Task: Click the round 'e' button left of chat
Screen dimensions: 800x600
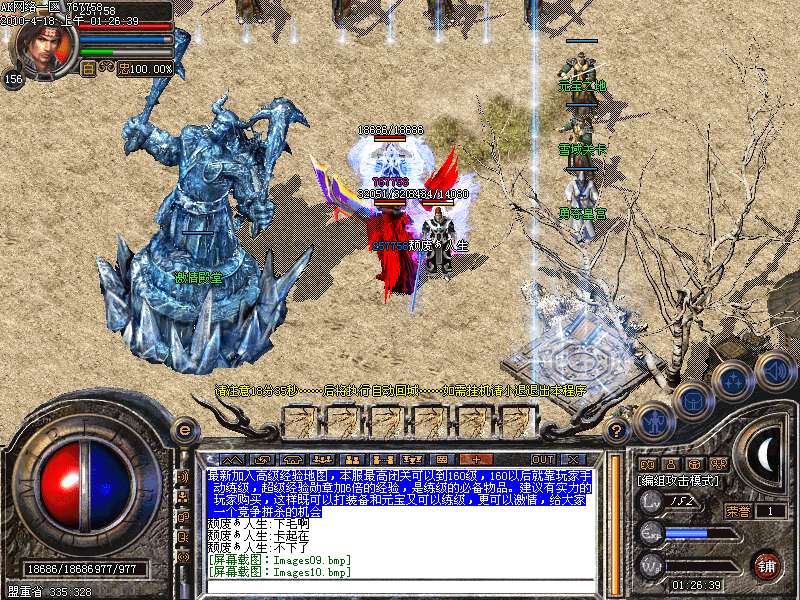Action: [184, 431]
